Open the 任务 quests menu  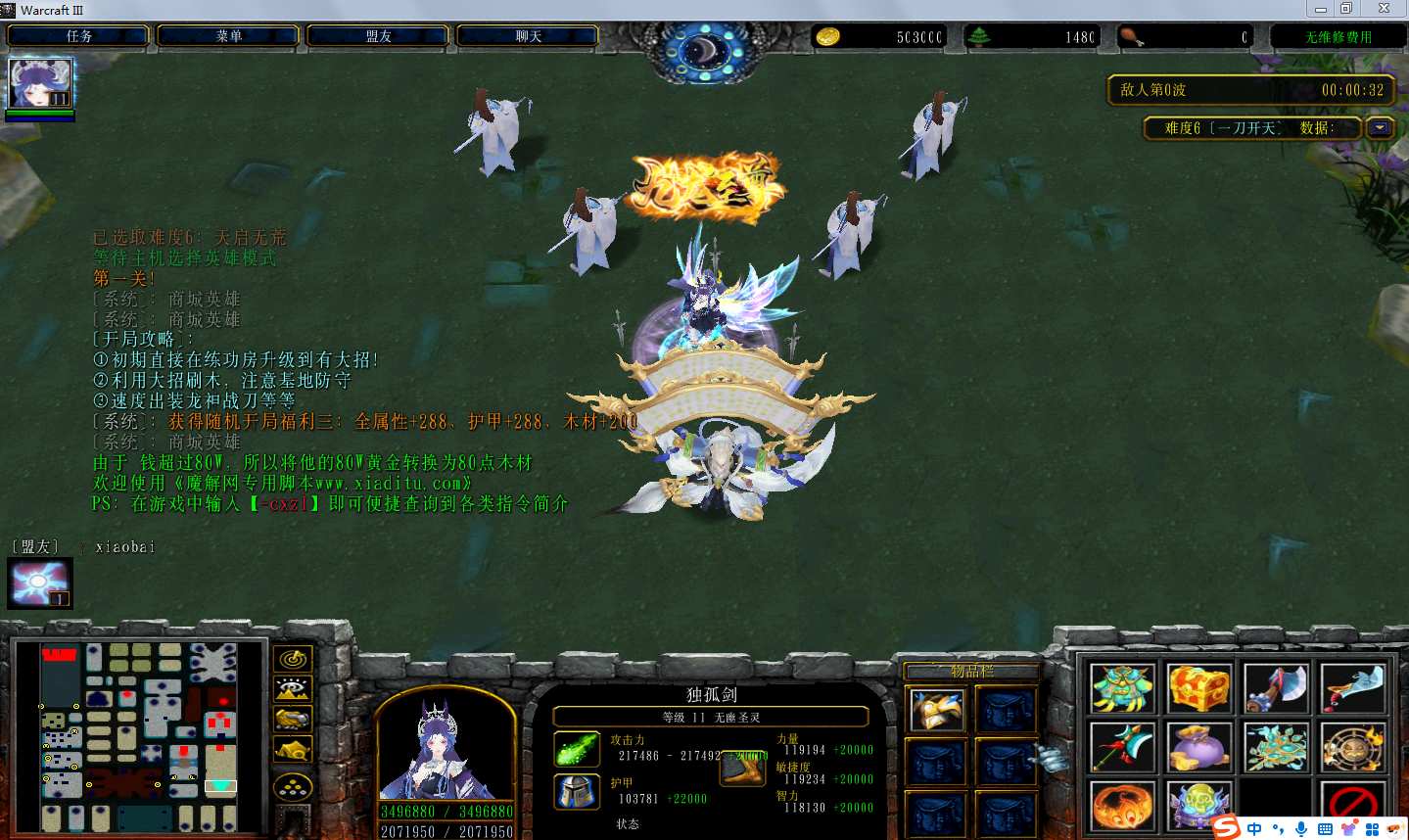[78, 36]
